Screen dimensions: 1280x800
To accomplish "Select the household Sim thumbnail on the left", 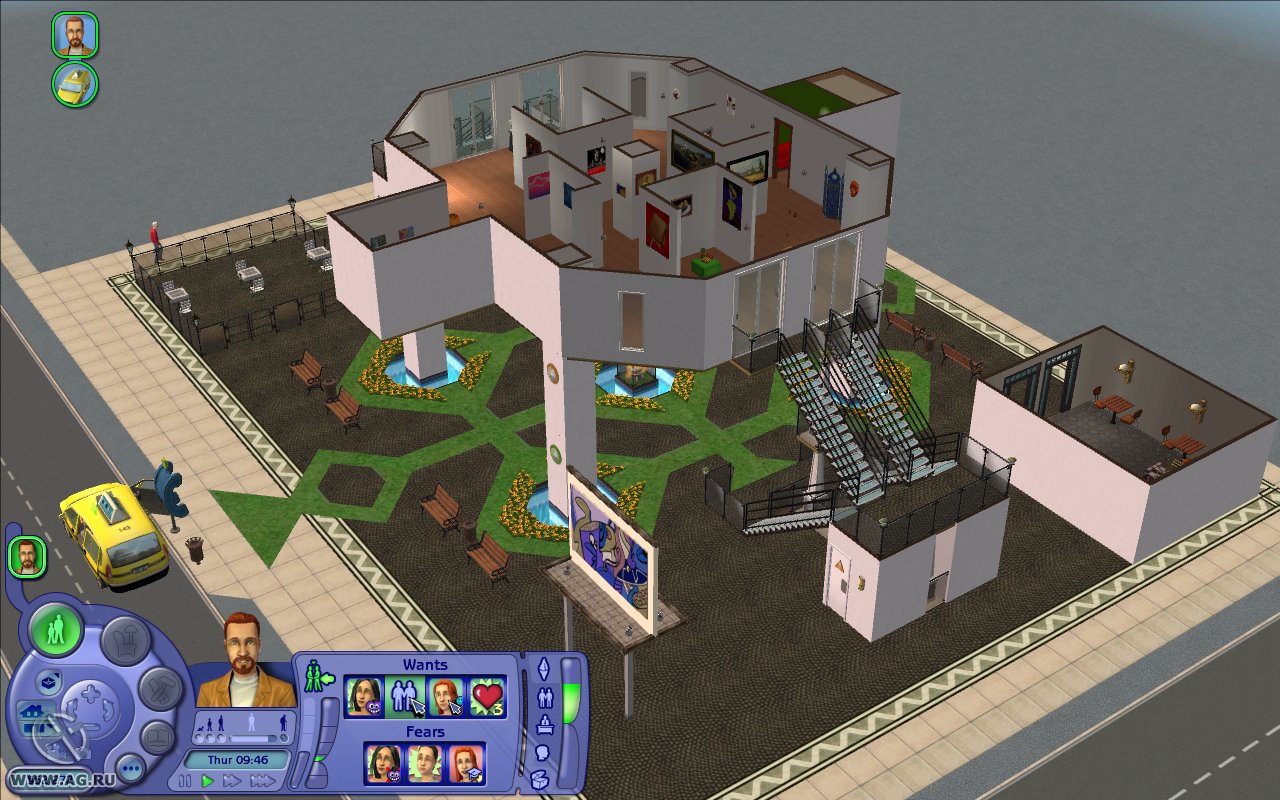I will click(x=27, y=557).
